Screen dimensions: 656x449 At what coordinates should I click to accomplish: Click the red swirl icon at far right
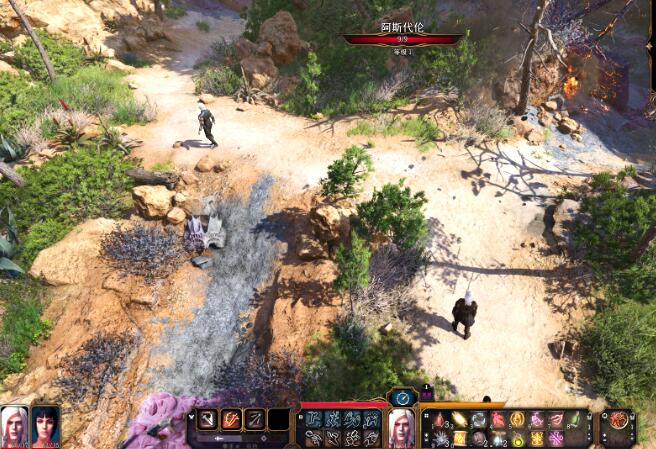(618, 419)
